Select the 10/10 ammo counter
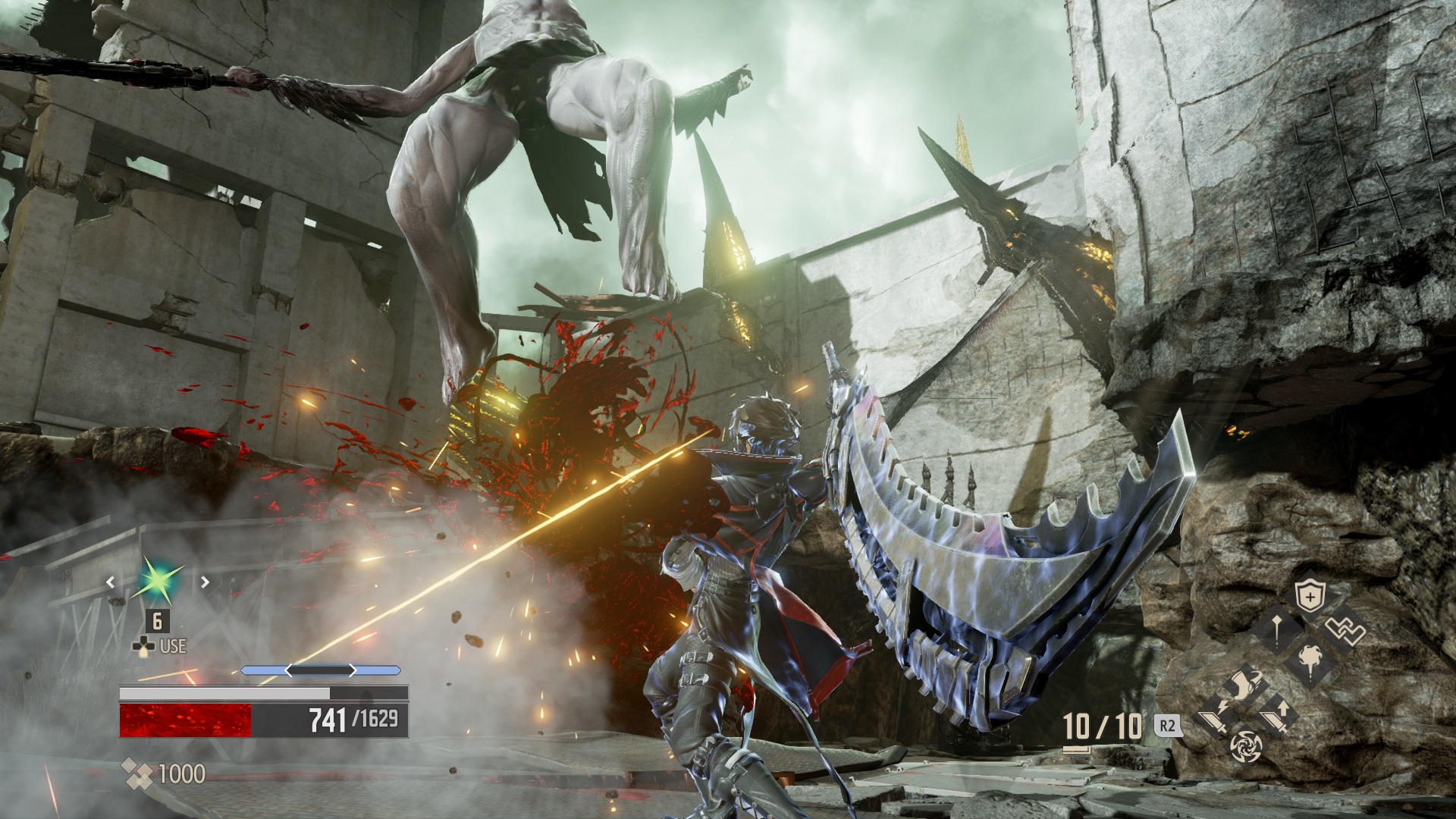This screenshot has width=1456, height=819. 1101,724
